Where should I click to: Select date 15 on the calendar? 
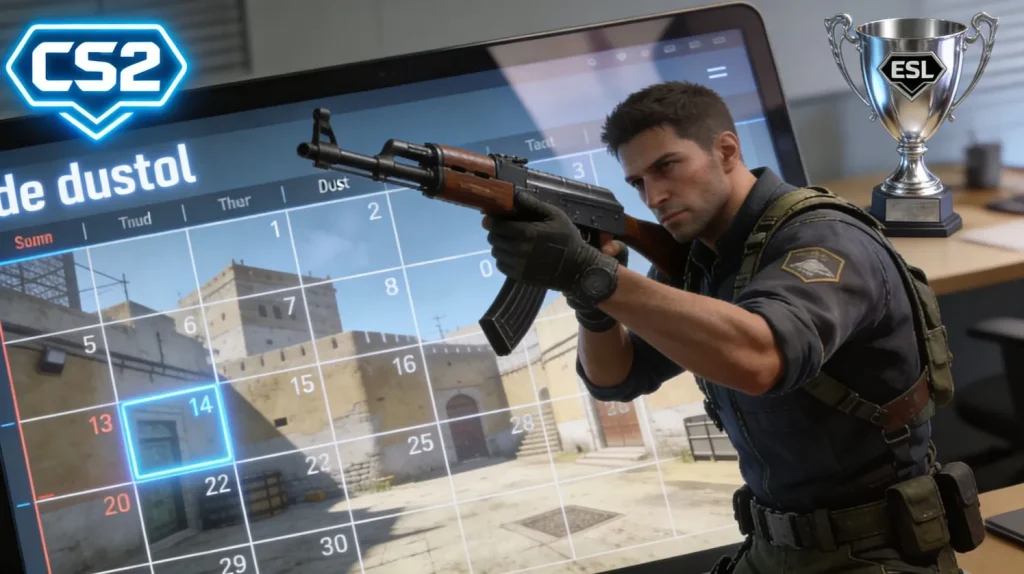(302, 383)
